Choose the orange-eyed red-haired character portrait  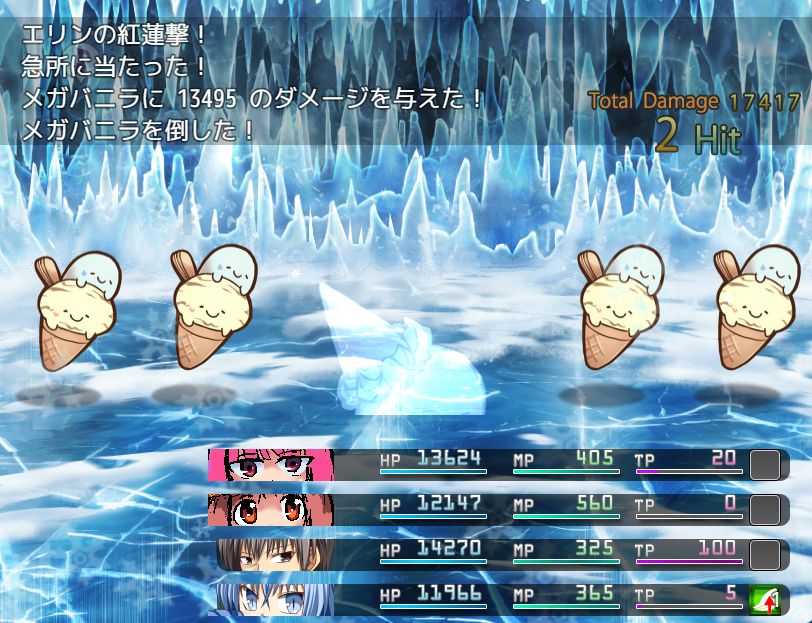point(271,510)
